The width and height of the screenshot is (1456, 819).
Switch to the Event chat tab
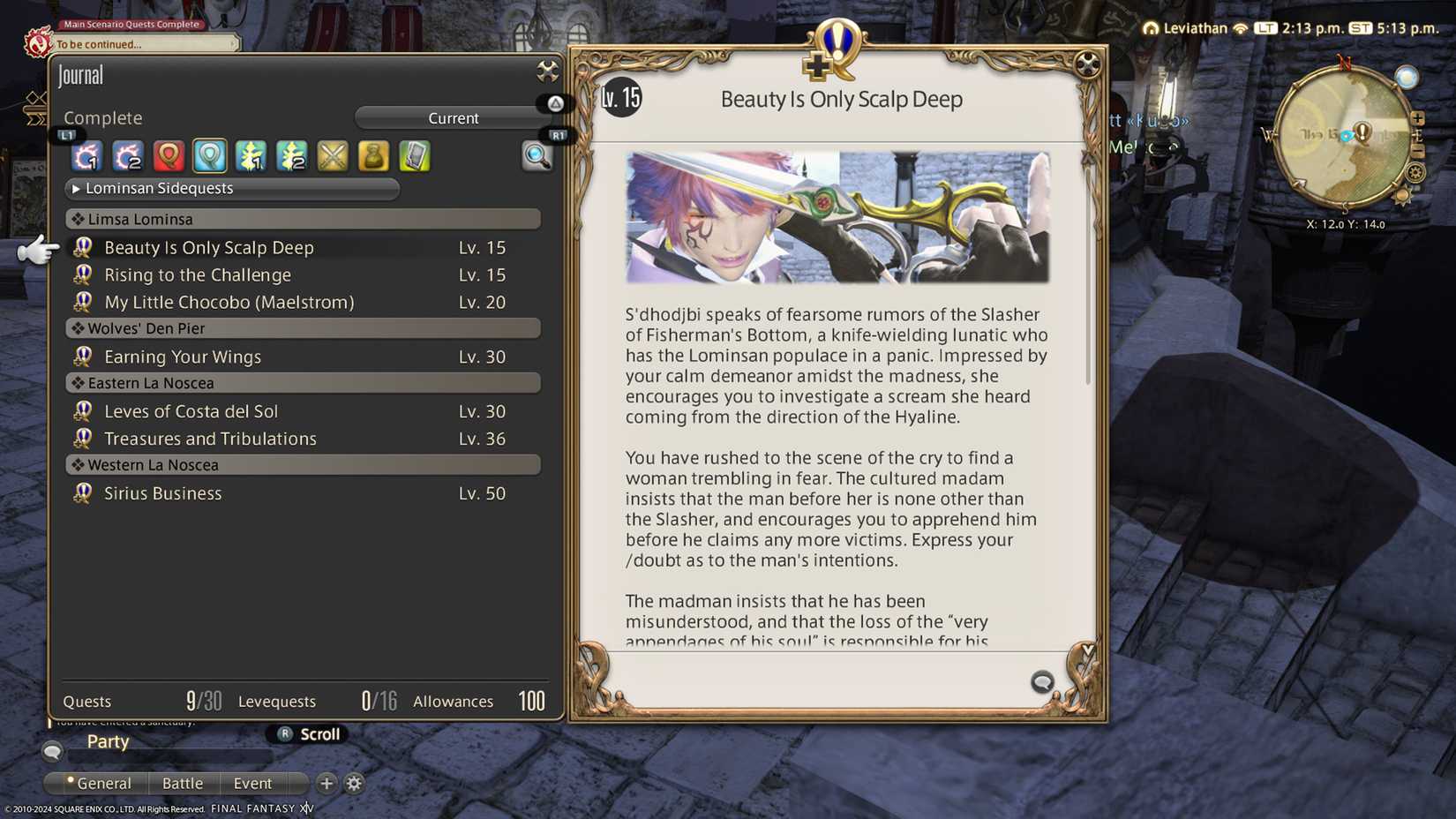[x=252, y=784]
